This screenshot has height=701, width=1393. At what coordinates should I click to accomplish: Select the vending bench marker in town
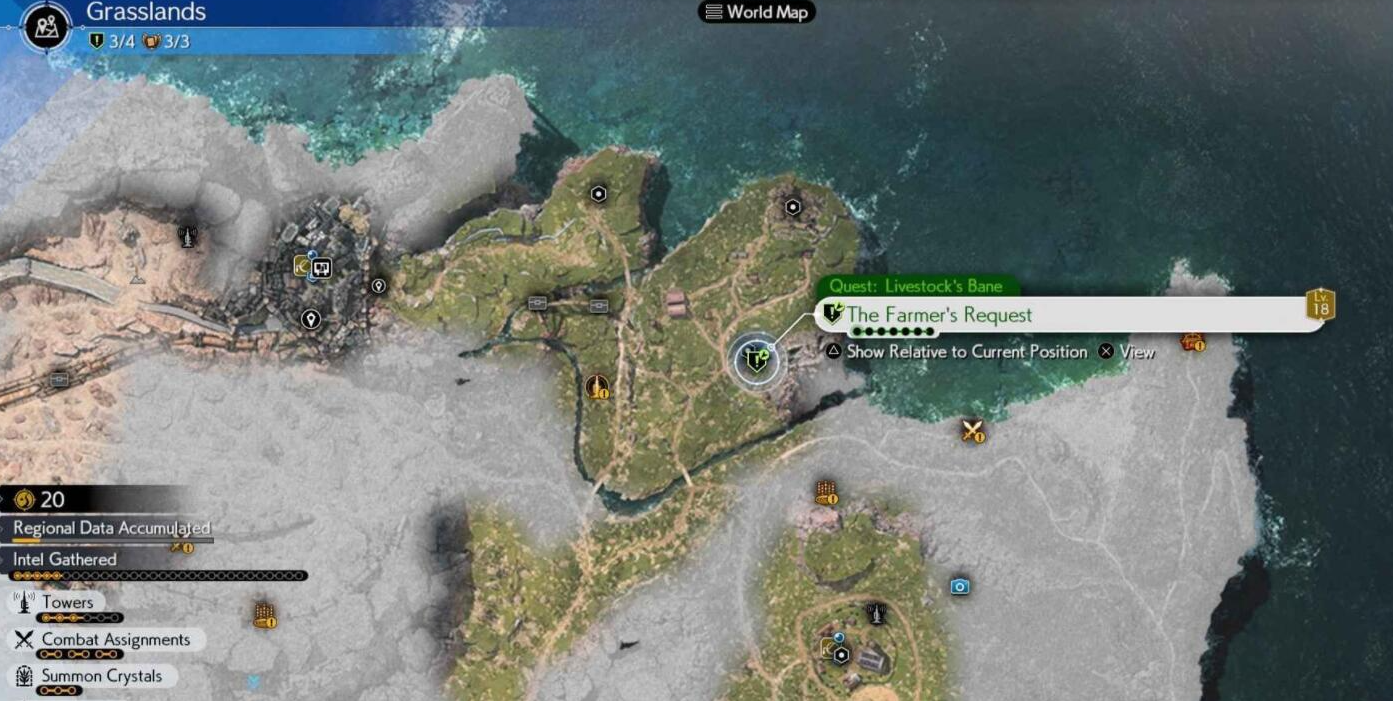[x=322, y=268]
